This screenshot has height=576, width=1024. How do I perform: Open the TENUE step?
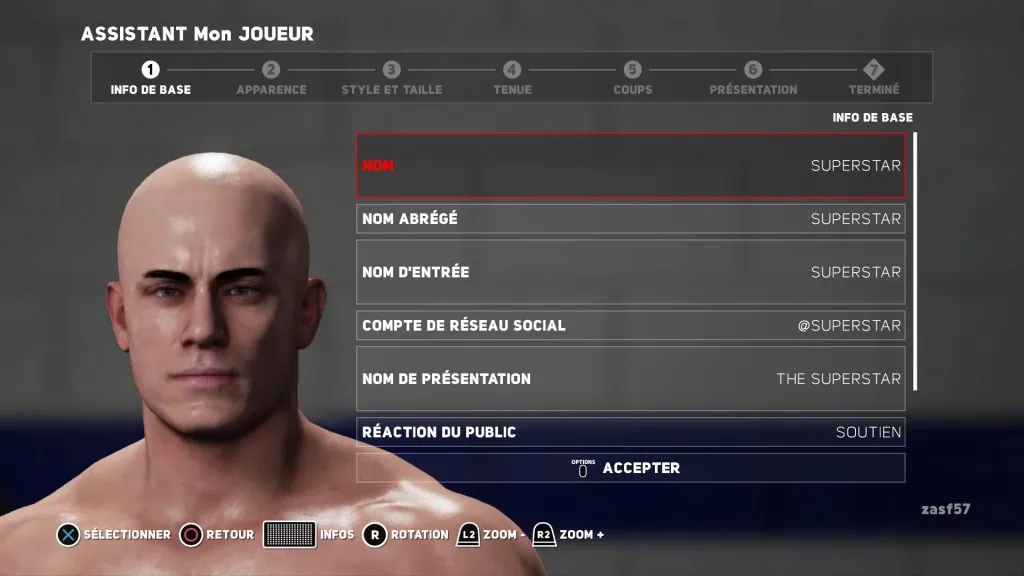pos(512,78)
